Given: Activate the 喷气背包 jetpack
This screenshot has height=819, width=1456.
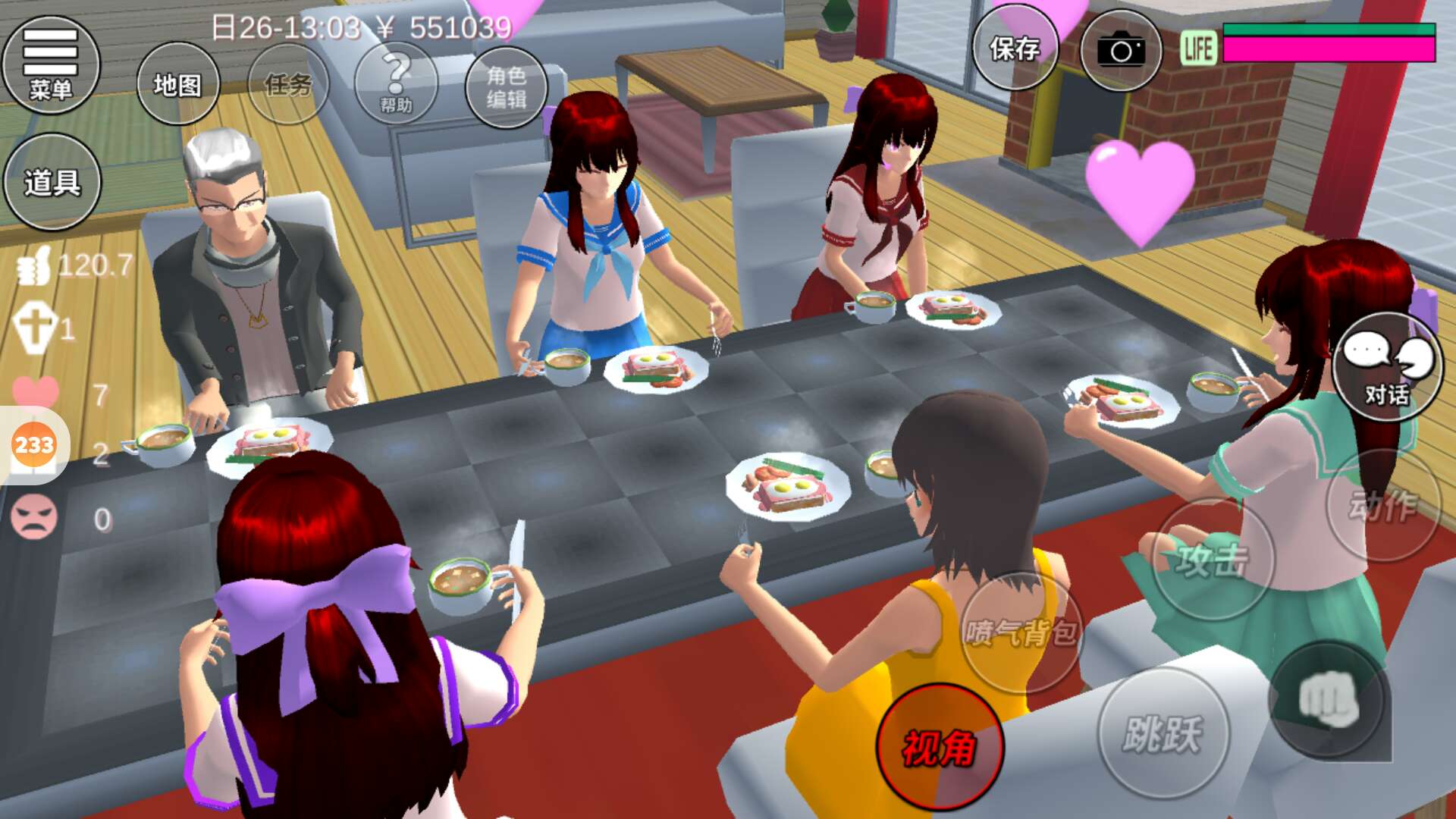Looking at the screenshot, I should (x=1021, y=632).
